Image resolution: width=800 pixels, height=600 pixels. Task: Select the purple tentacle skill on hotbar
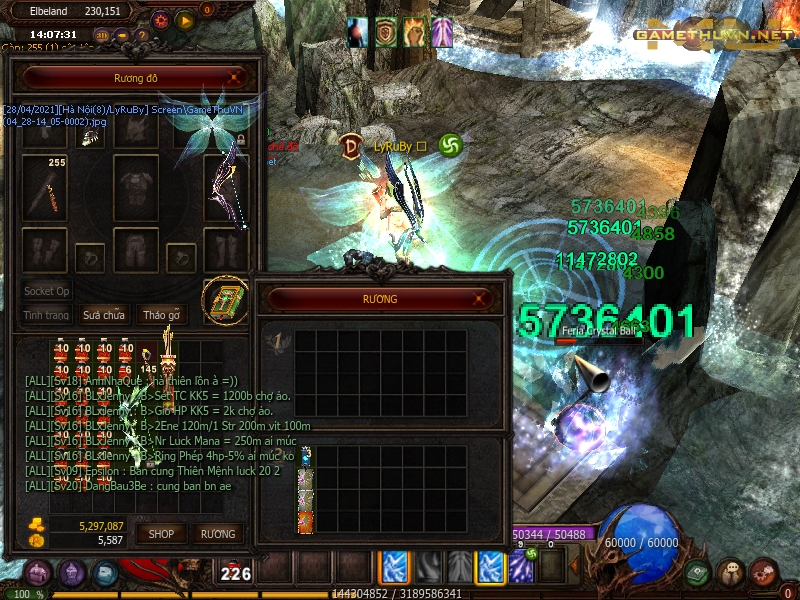tap(521, 567)
